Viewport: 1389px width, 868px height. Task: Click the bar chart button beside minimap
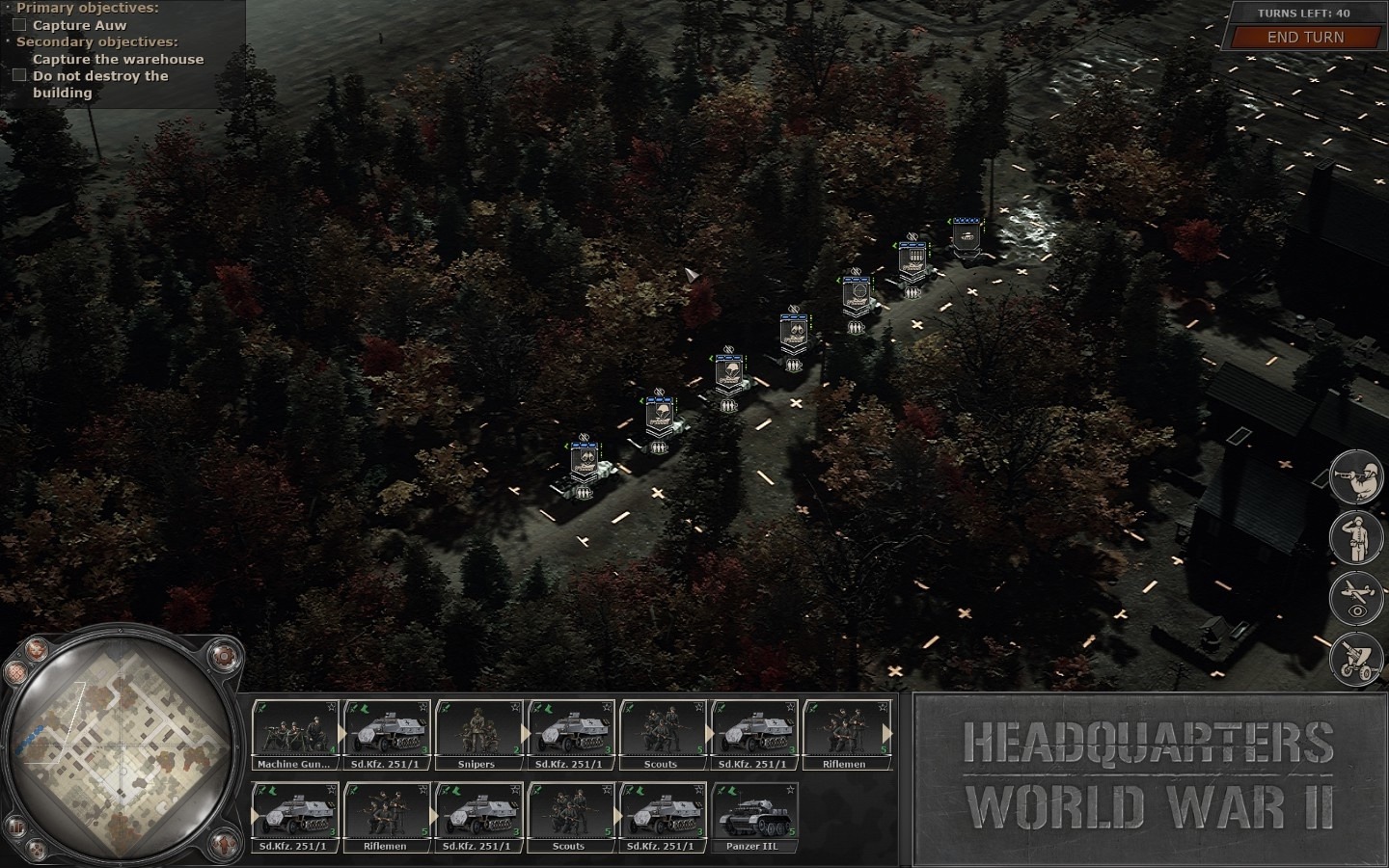[15, 827]
